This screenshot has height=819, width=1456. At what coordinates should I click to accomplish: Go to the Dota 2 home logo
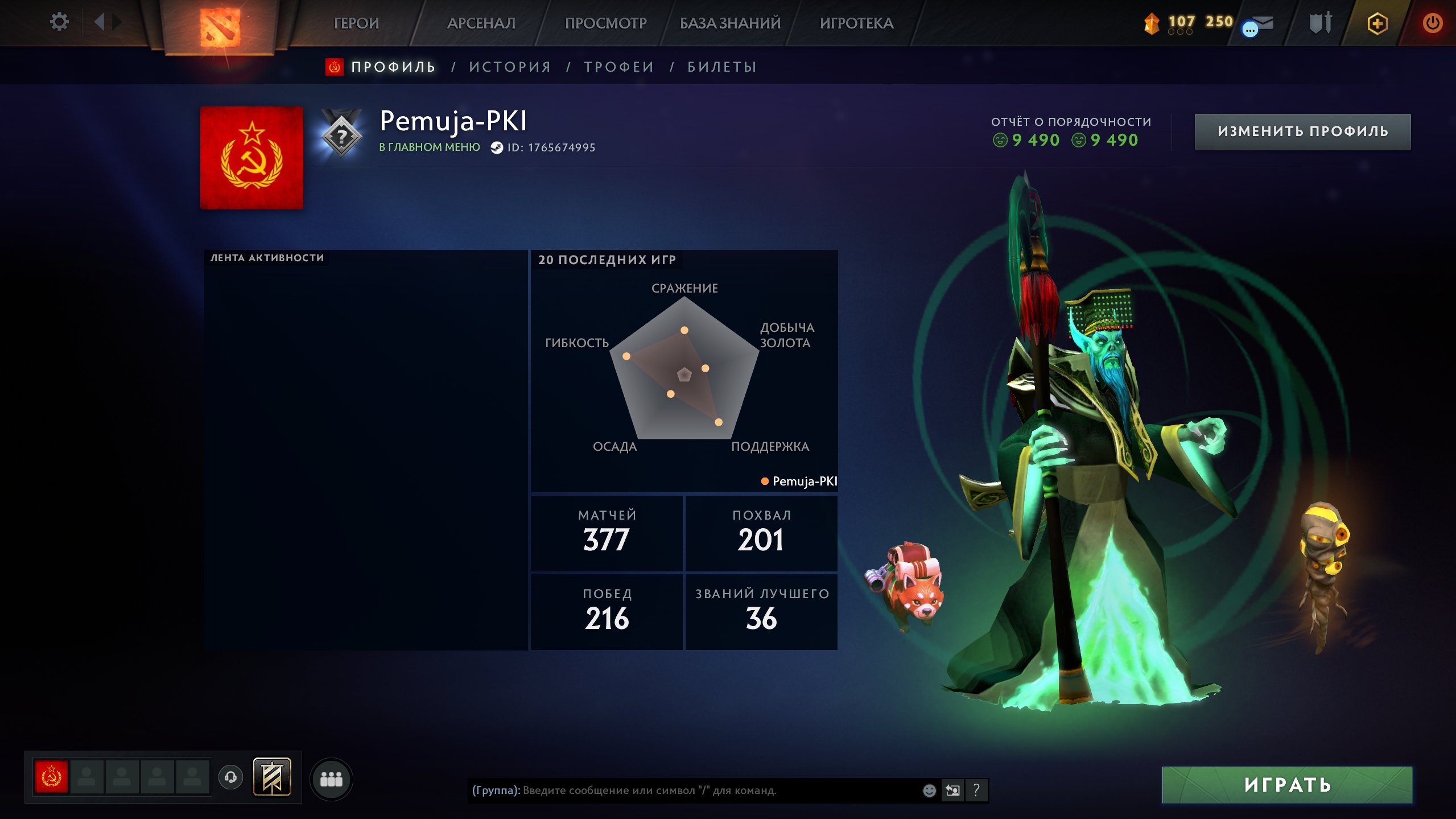(x=220, y=26)
